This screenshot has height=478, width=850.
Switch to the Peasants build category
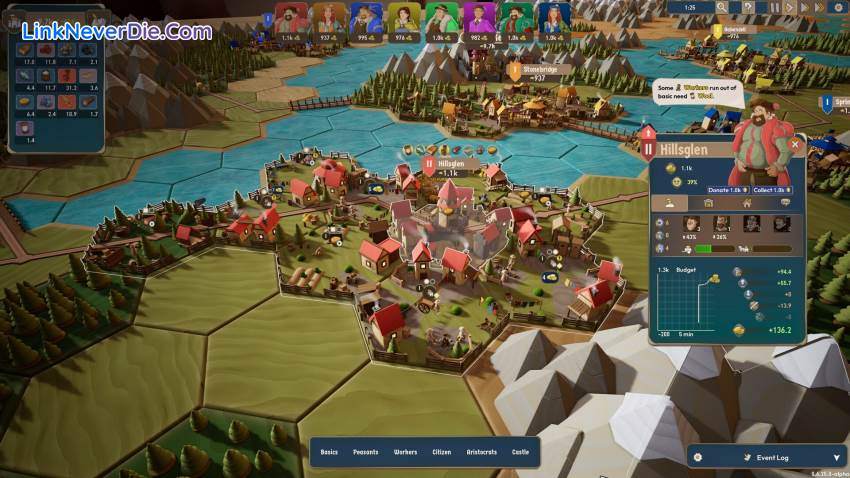tap(365, 452)
